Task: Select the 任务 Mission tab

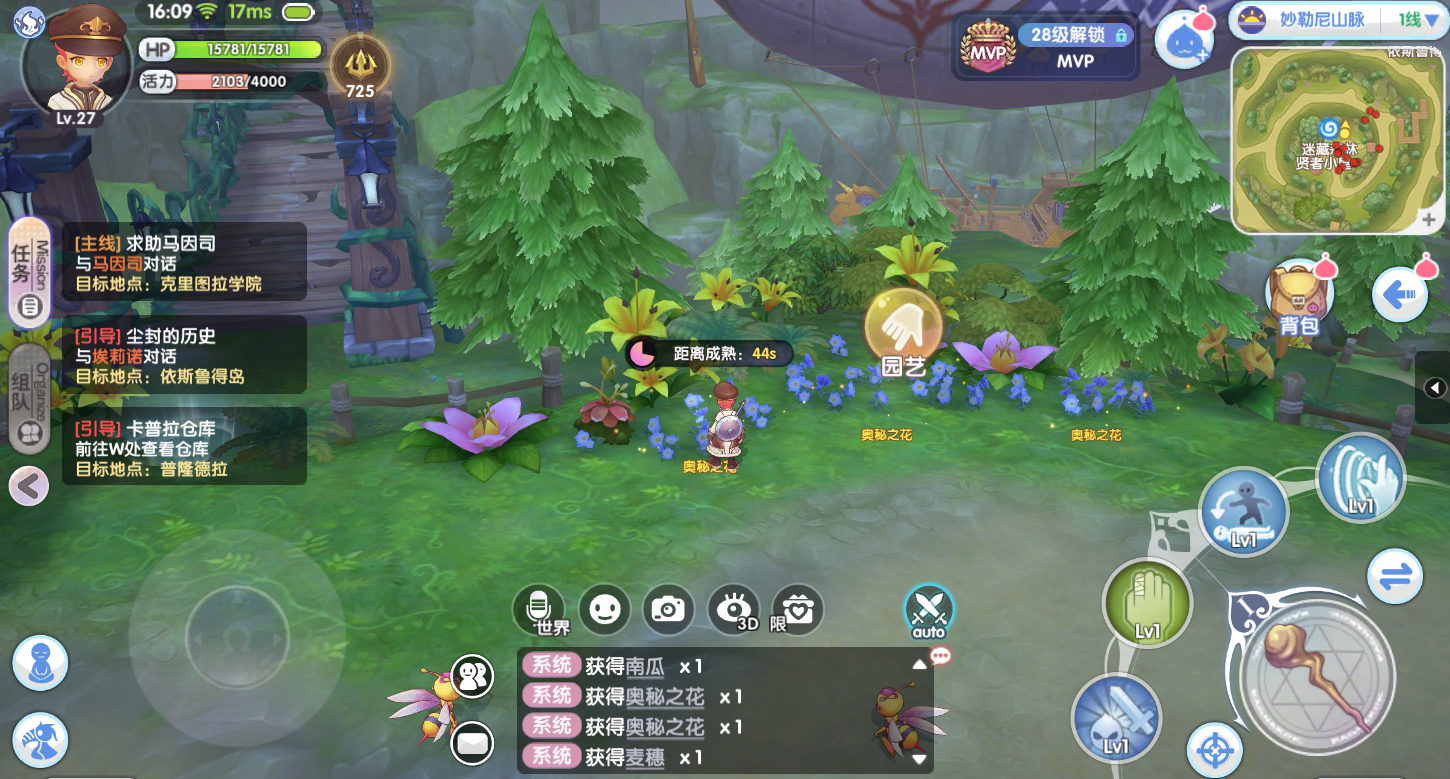Action: point(30,272)
